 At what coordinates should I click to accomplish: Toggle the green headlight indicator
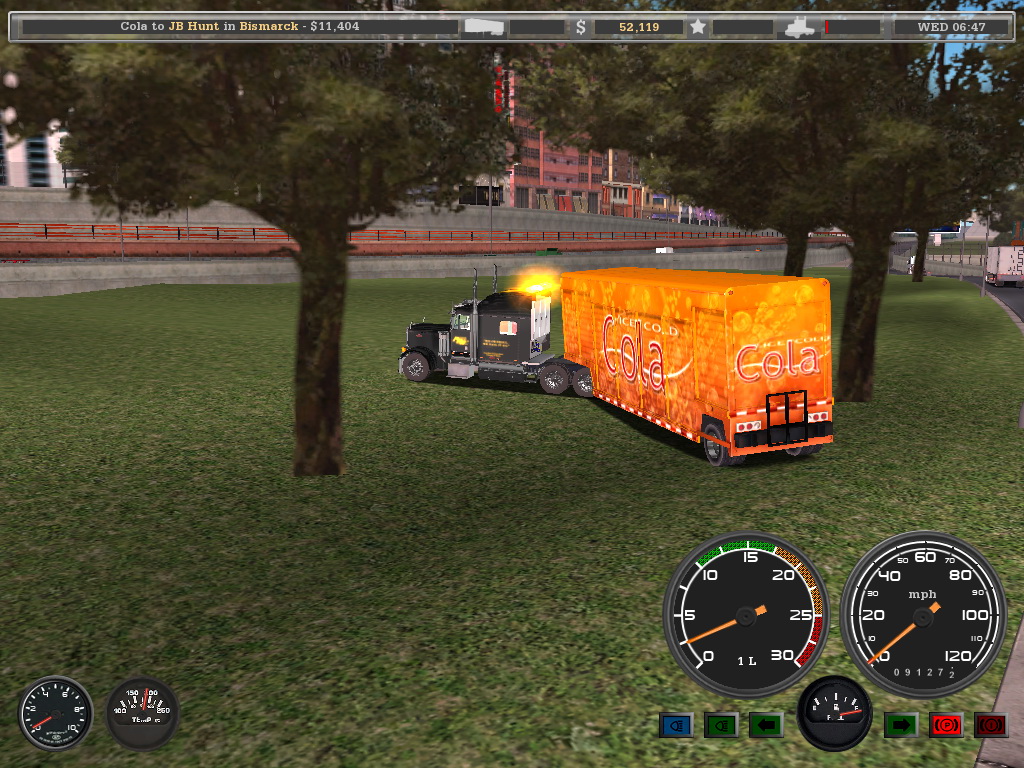tap(721, 725)
